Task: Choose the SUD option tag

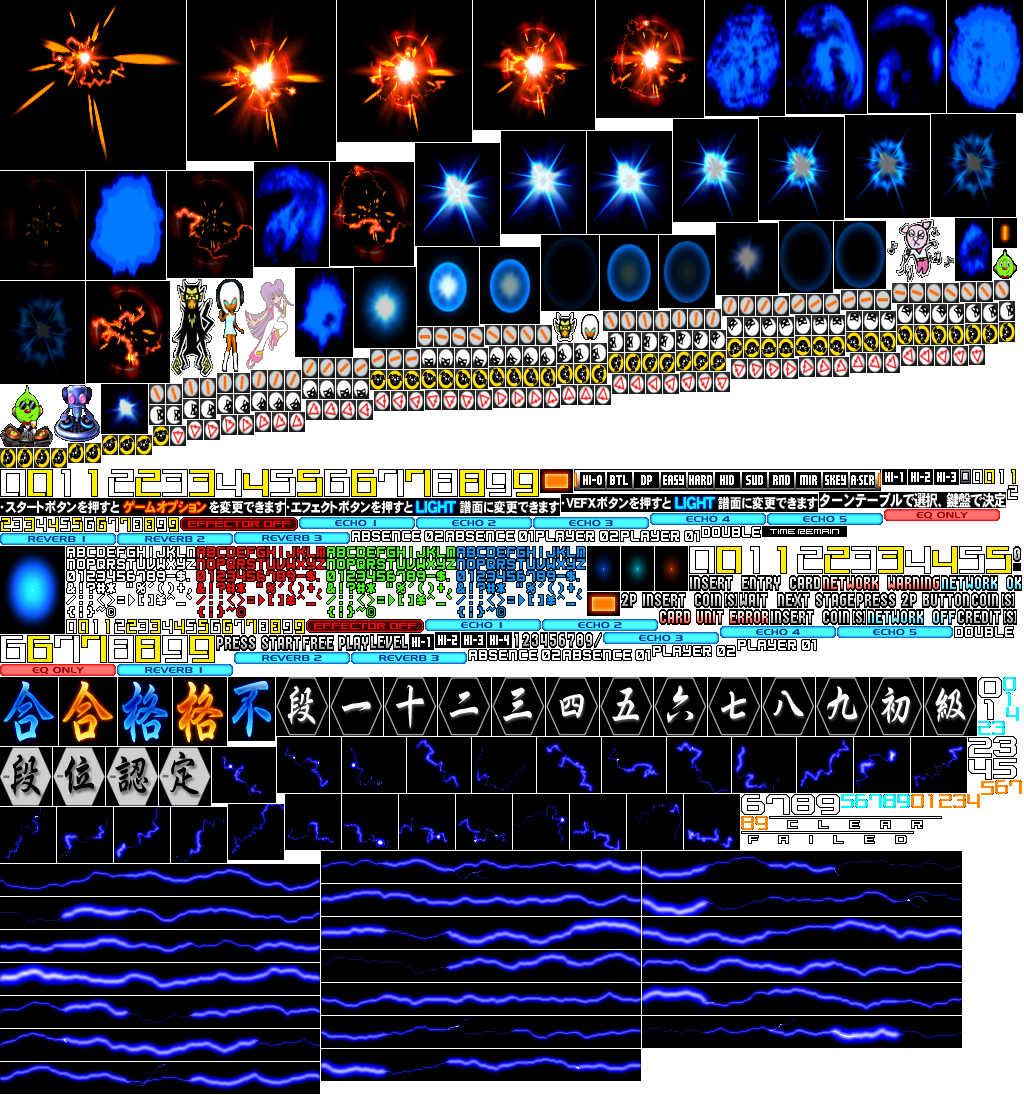Action: pos(754,480)
